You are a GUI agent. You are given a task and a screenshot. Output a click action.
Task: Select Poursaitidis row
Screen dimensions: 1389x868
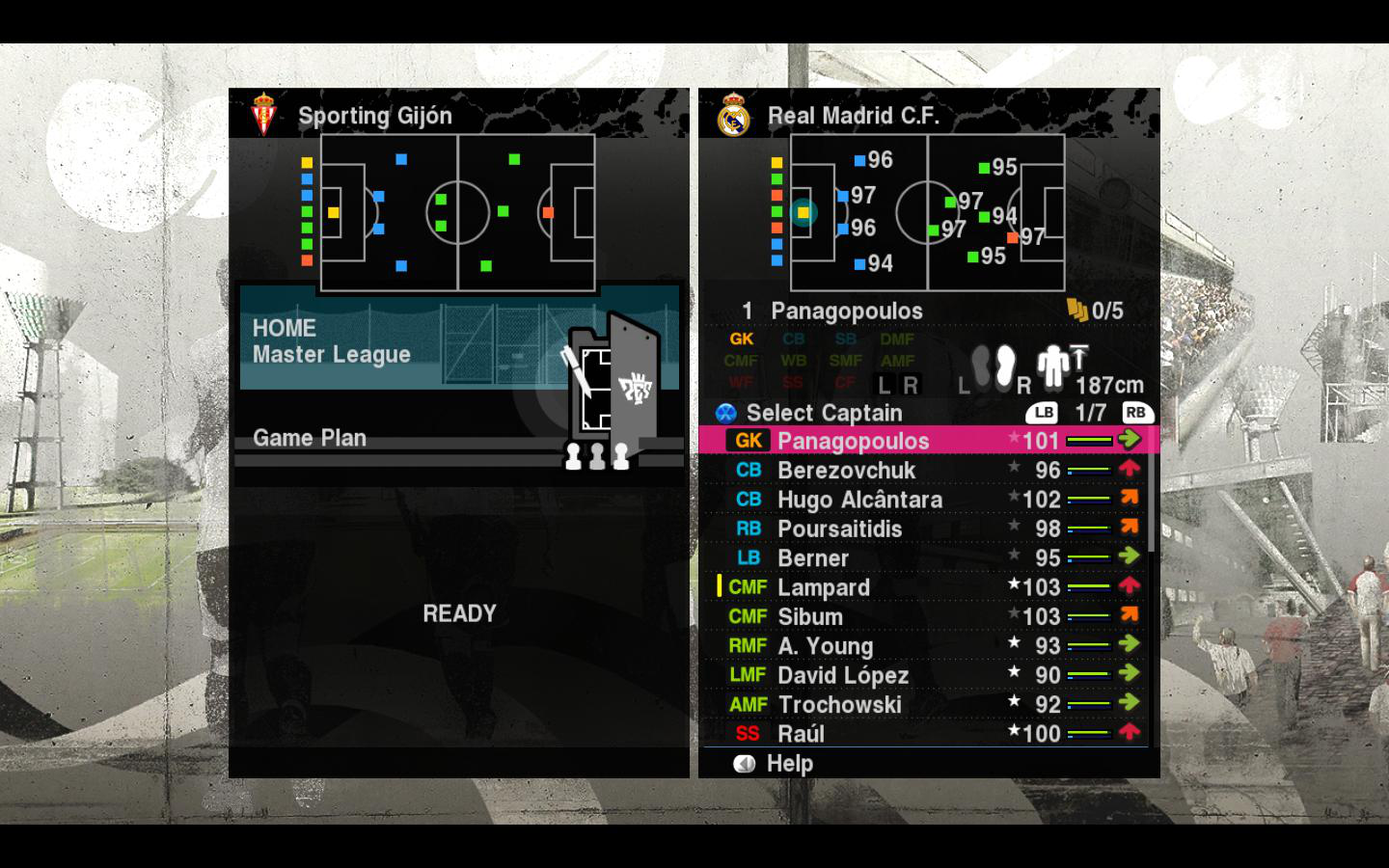click(x=839, y=529)
